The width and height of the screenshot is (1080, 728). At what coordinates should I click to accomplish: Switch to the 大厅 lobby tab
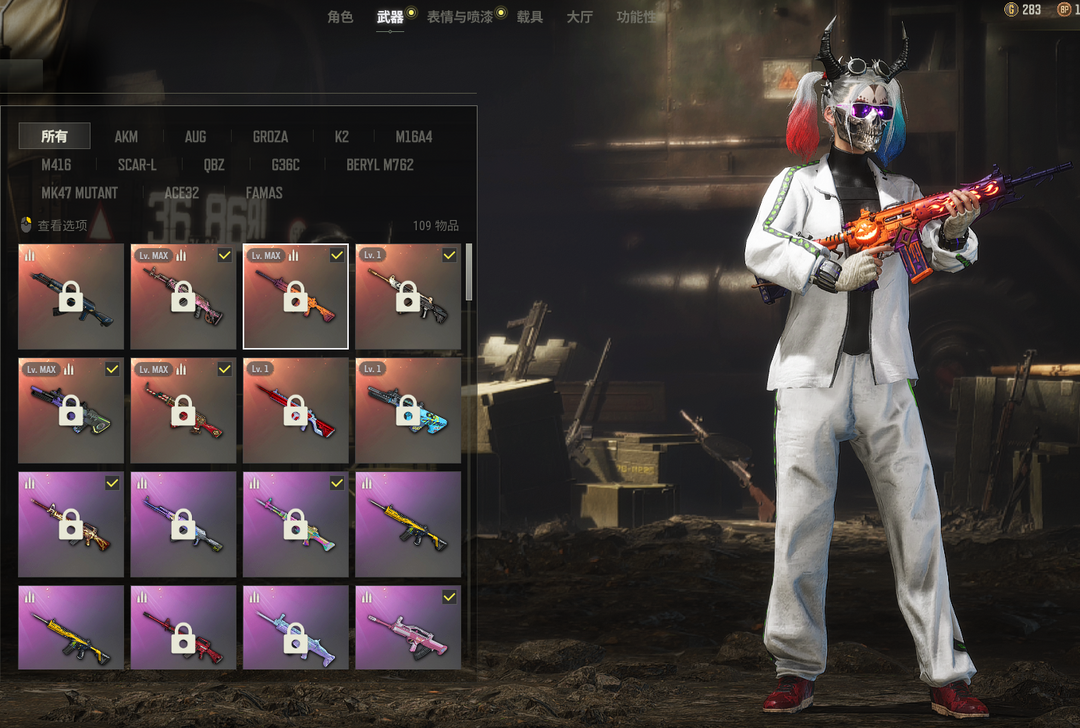[x=579, y=17]
